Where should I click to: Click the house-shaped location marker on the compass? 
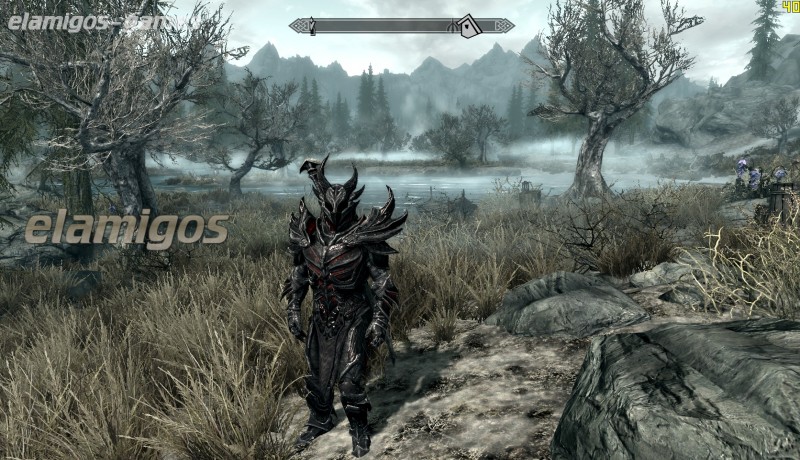coord(468,26)
